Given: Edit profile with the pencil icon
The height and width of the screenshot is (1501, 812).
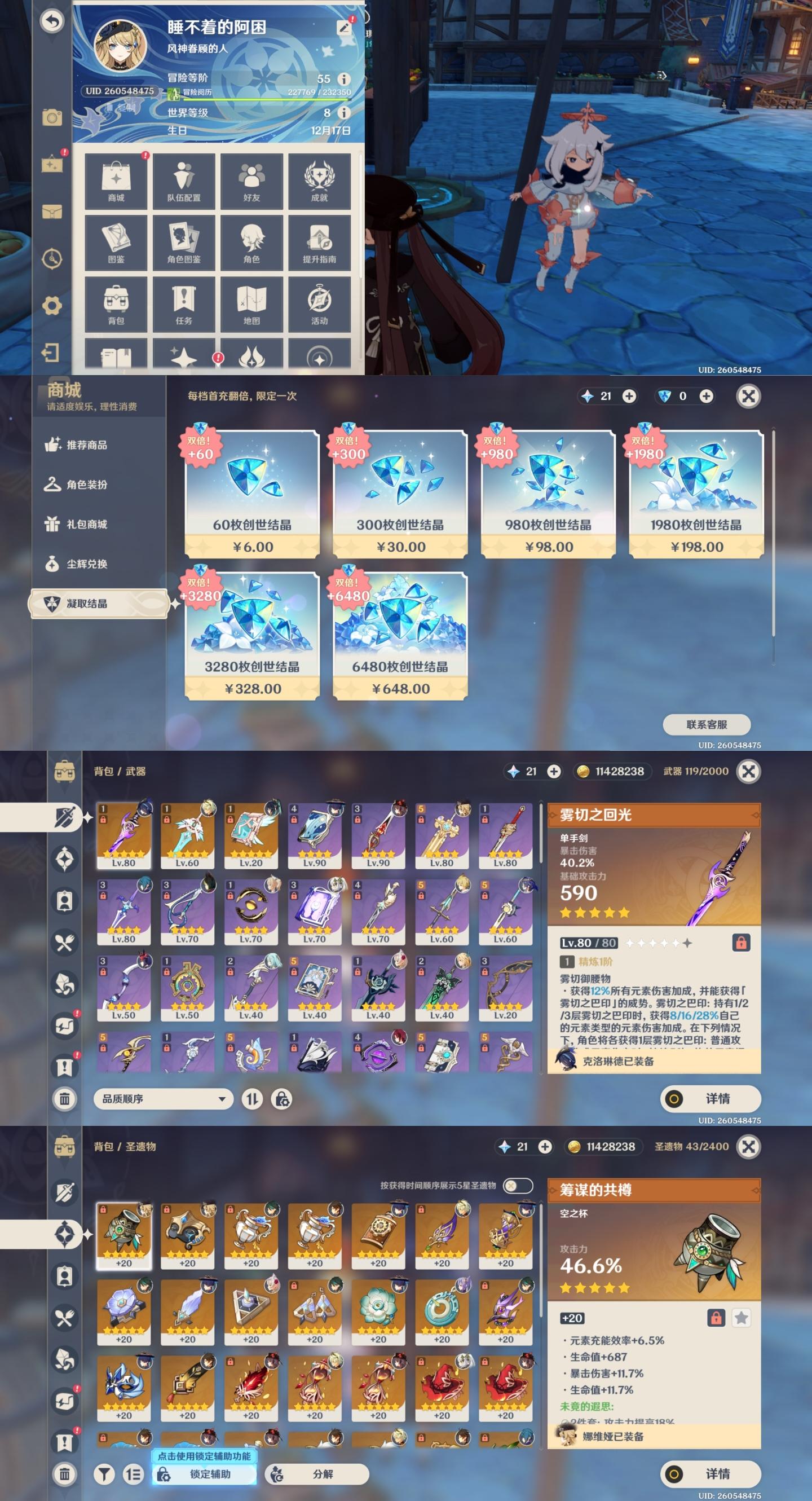Looking at the screenshot, I should tap(345, 27).
